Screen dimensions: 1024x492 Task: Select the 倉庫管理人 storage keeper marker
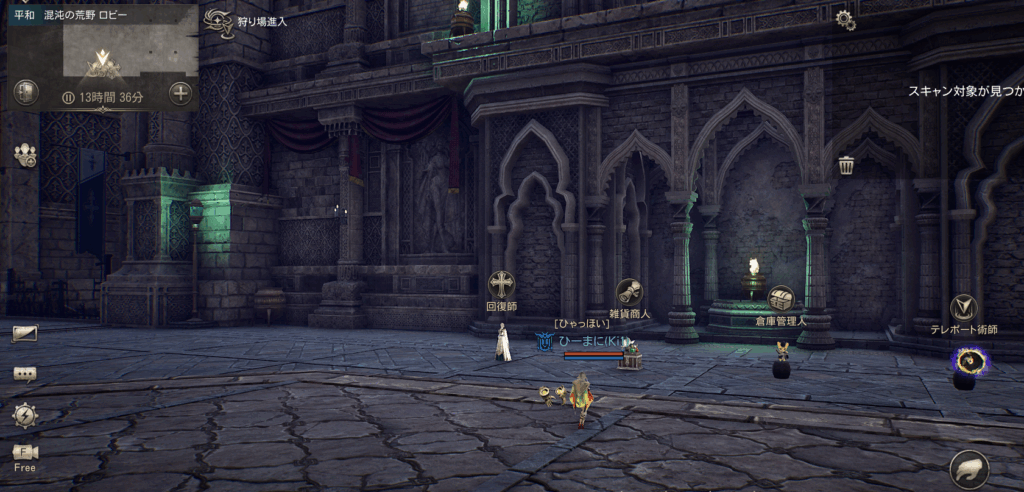(781, 299)
